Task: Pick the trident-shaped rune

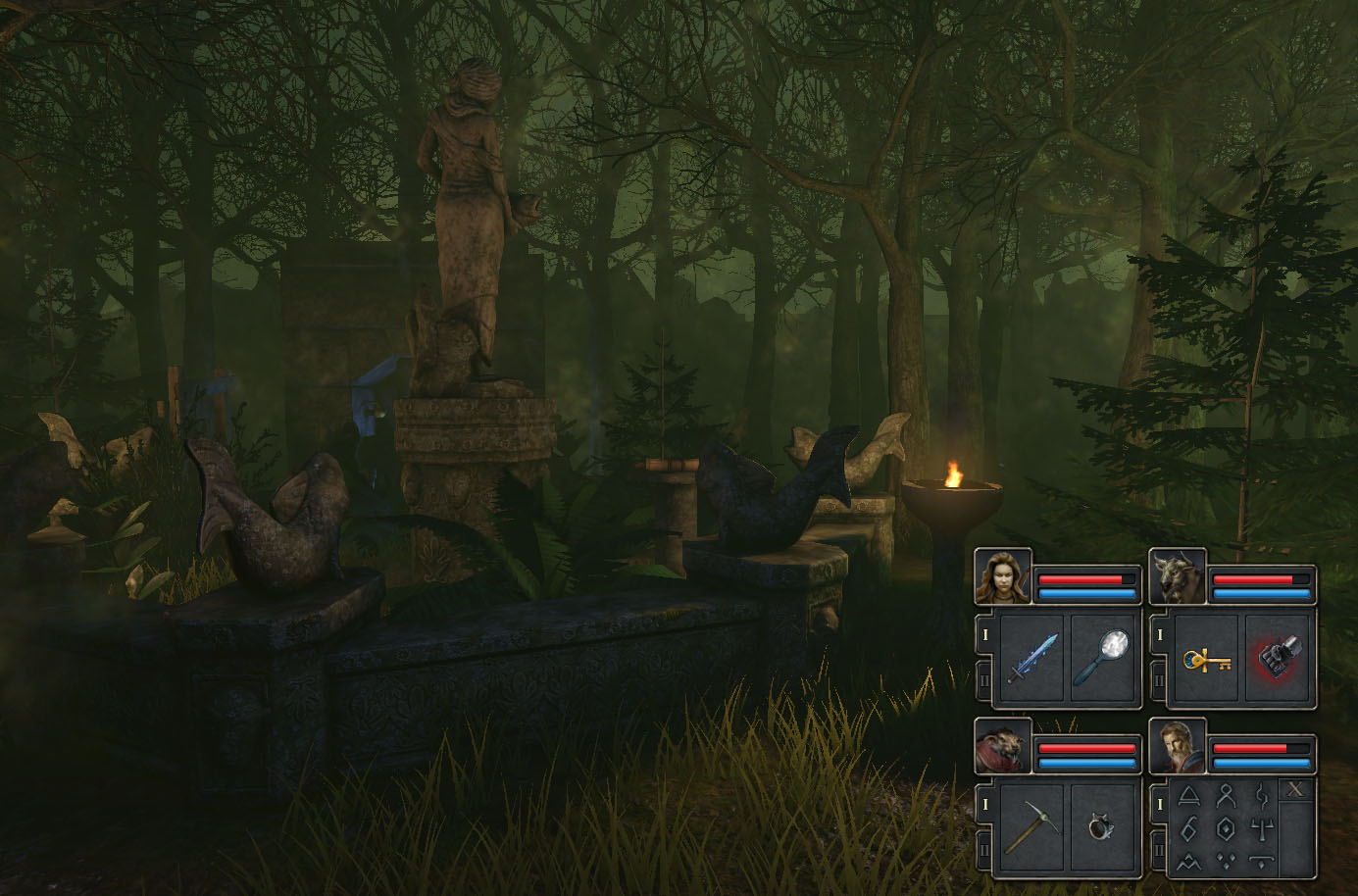Action: pyautogui.click(x=1261, y=829)
